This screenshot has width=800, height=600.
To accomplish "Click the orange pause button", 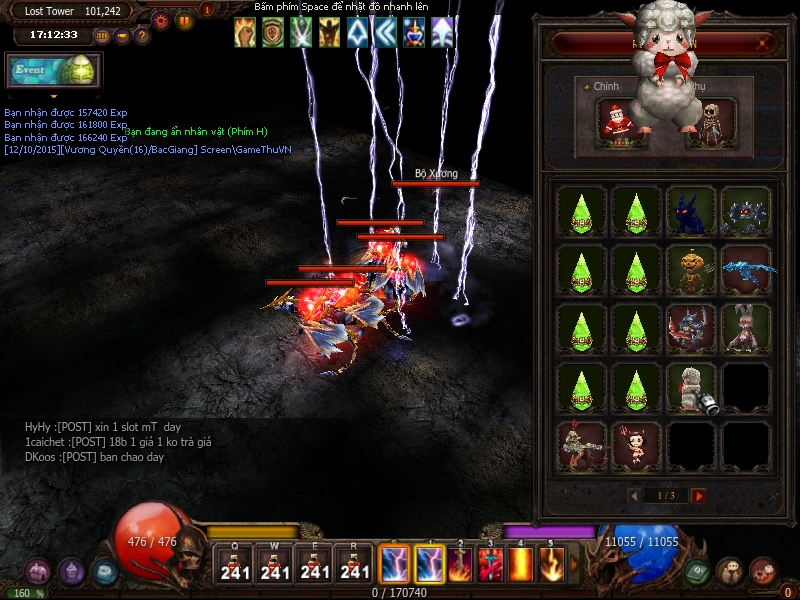I will pyautogui.click(x=184, y=20).
